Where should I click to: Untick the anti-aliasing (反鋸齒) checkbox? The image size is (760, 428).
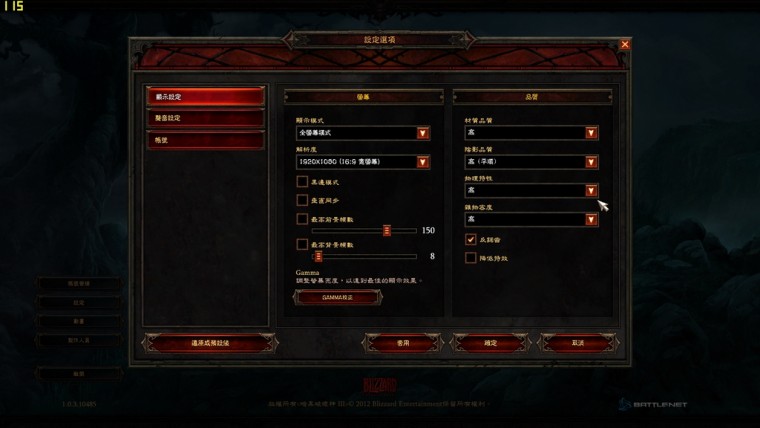(x=471, y=240)
